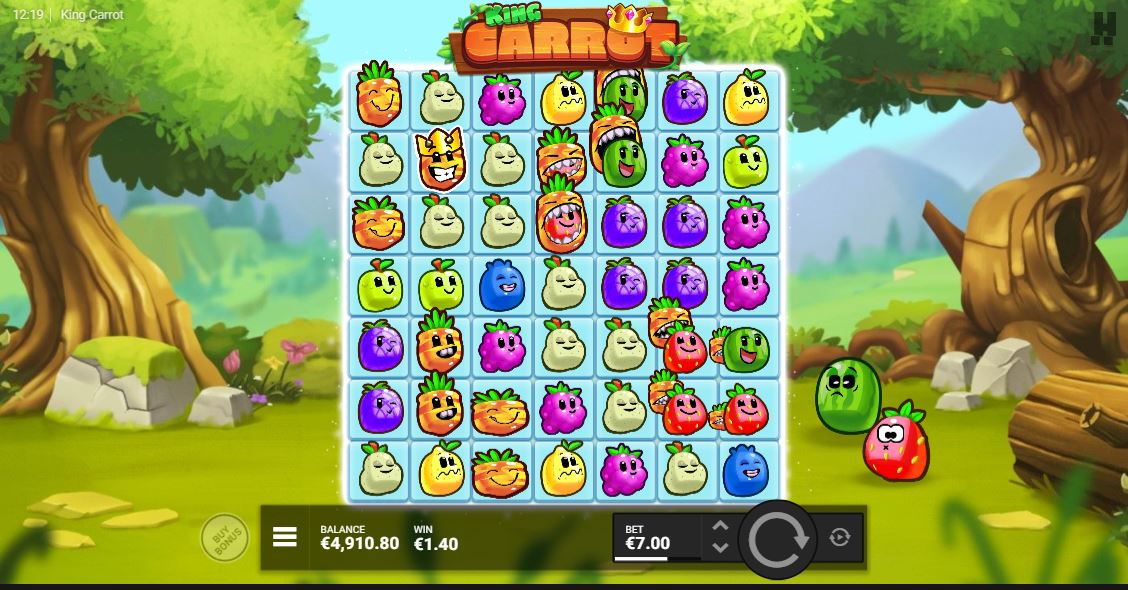The image size is (1128, 590).
Task: Increase the bet with the up arrow
Action: tap(720, 526)
